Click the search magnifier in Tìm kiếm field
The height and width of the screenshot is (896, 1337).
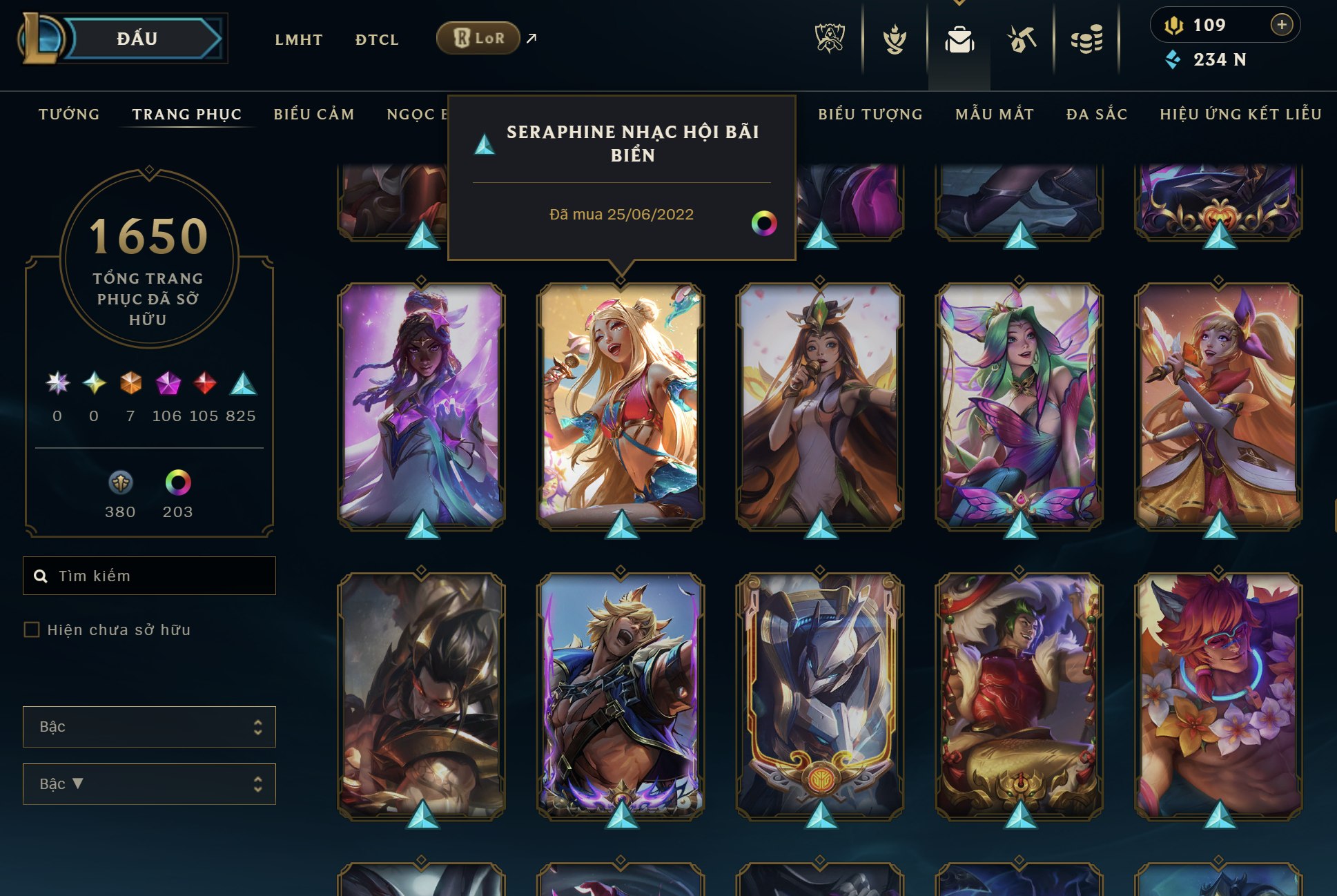(40, 575)
